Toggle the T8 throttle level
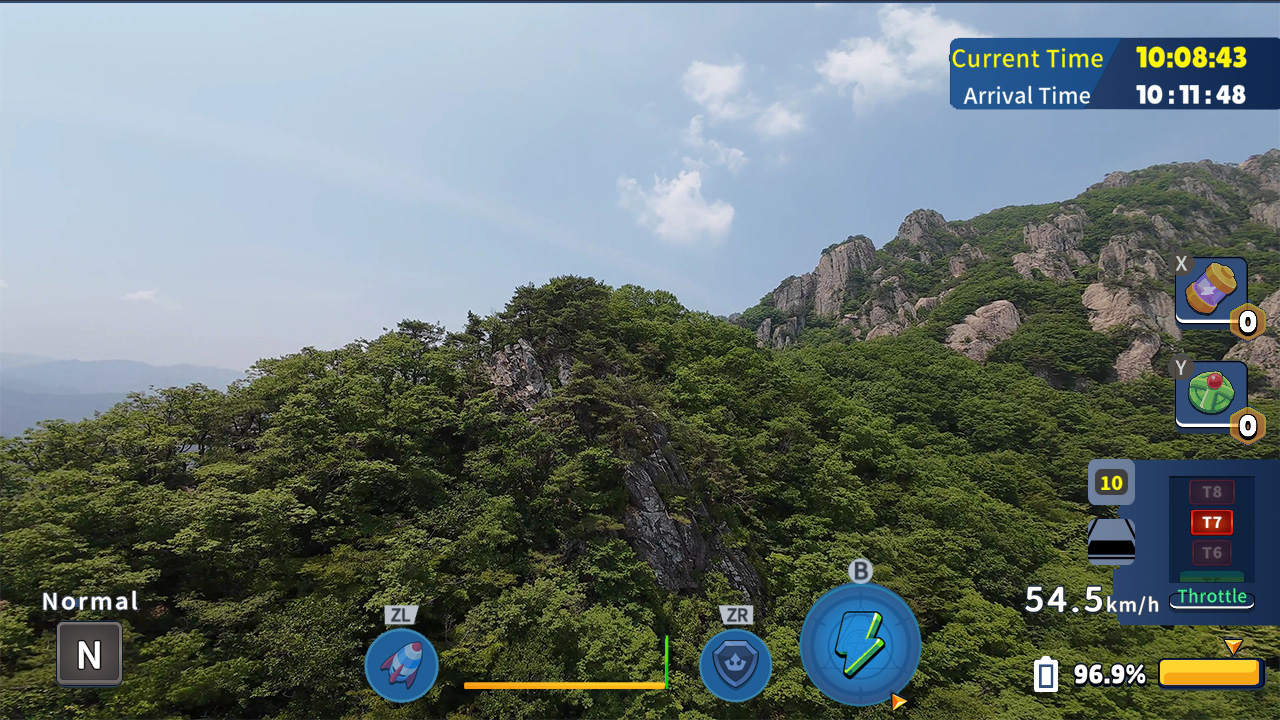 tap(1211, 492)
